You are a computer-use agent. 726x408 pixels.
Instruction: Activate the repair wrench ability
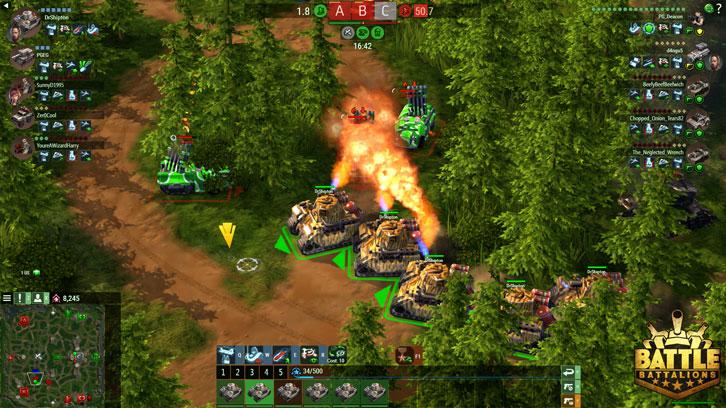coord(283,354)
